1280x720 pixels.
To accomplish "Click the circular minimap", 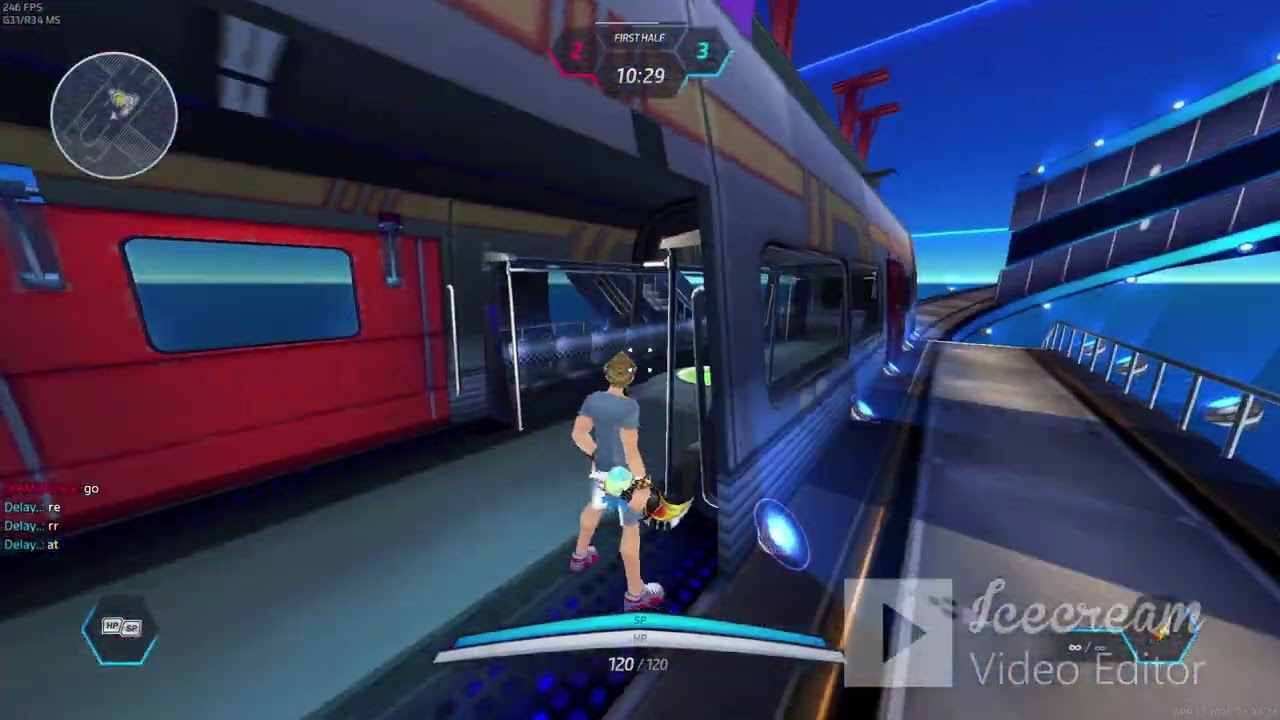I will (x=114, y=115).
